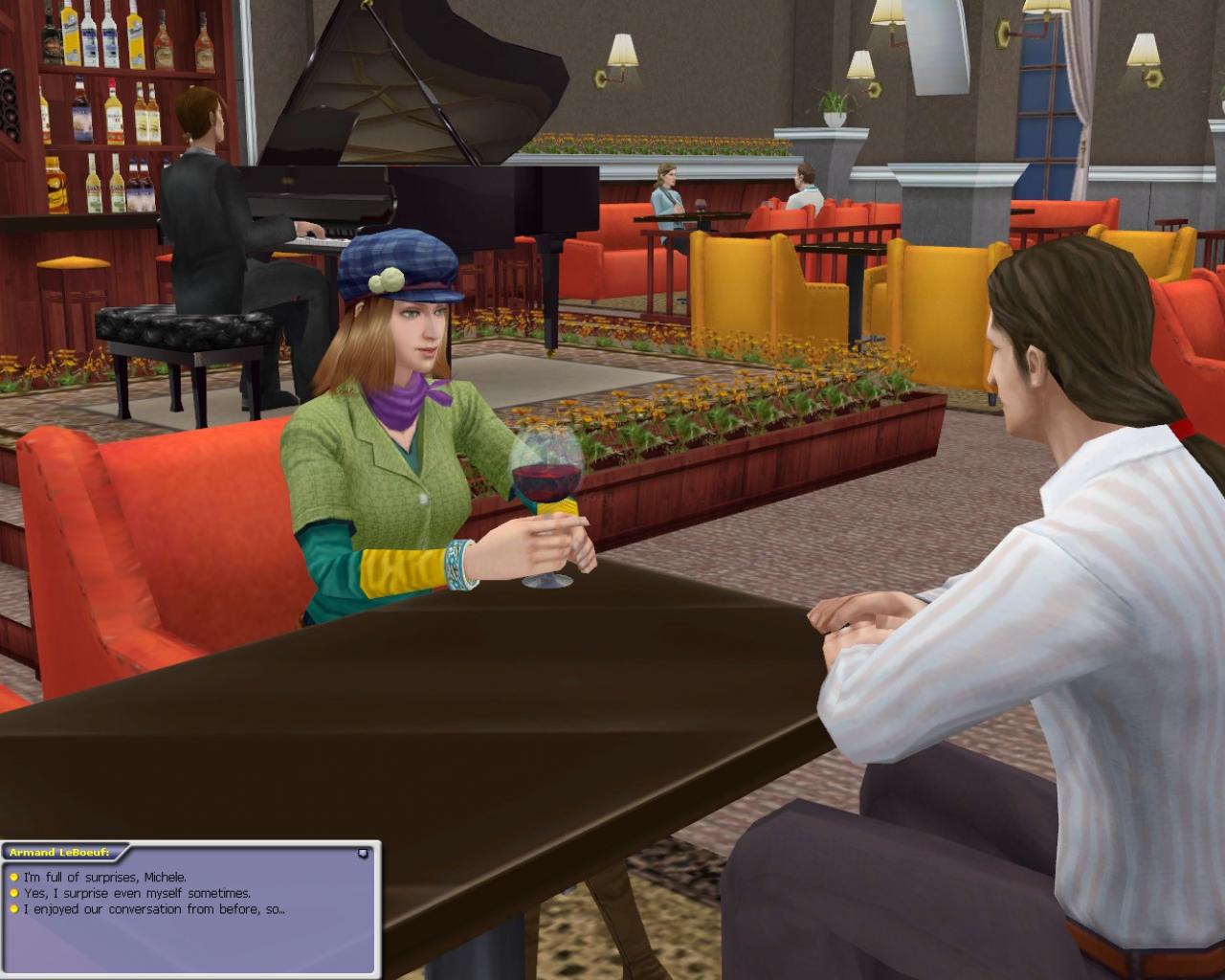Click the Armand LeBoeuf name label

tap(57, 852)
